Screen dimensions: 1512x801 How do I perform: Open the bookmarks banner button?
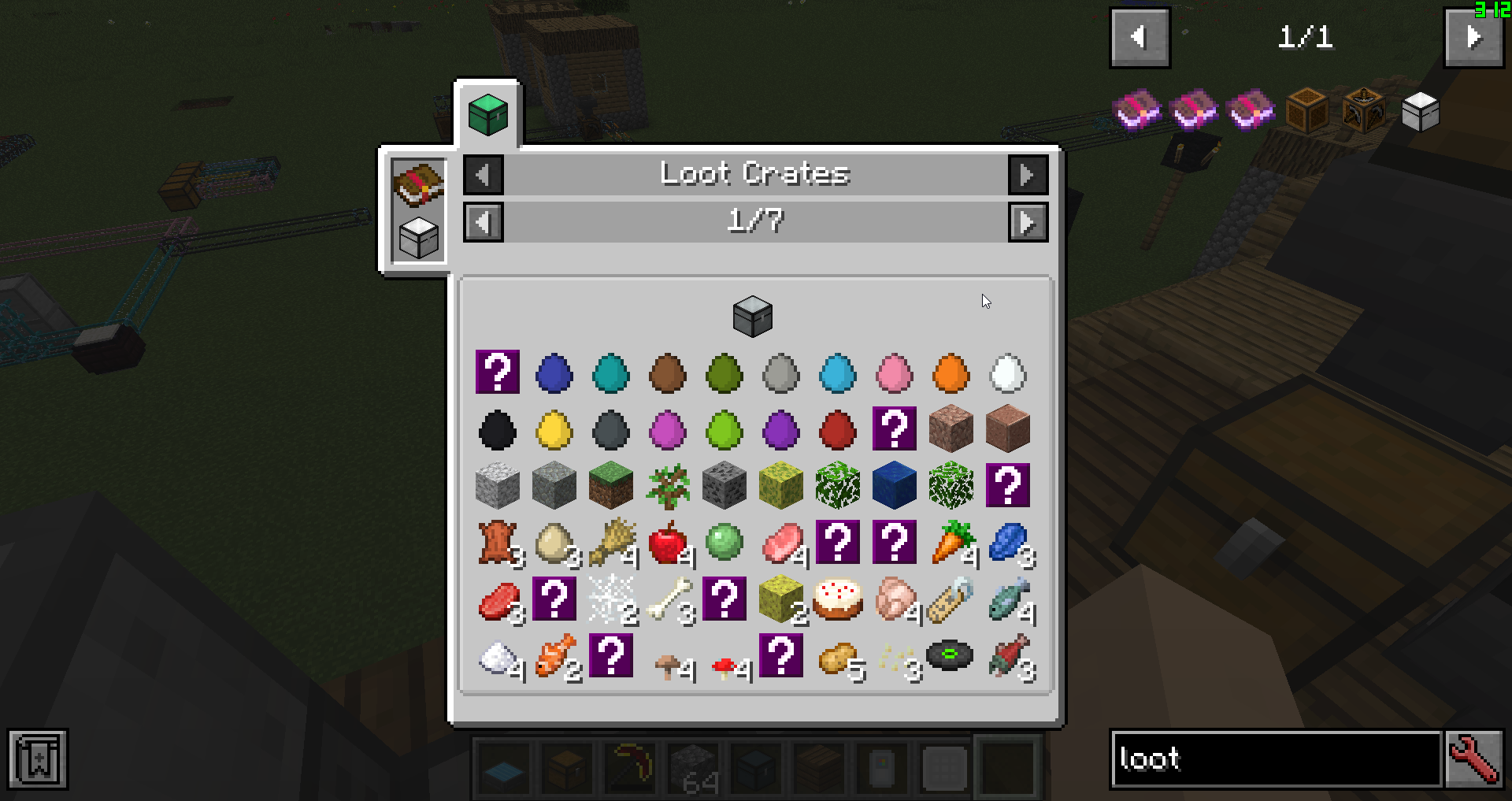pos(38,760)
